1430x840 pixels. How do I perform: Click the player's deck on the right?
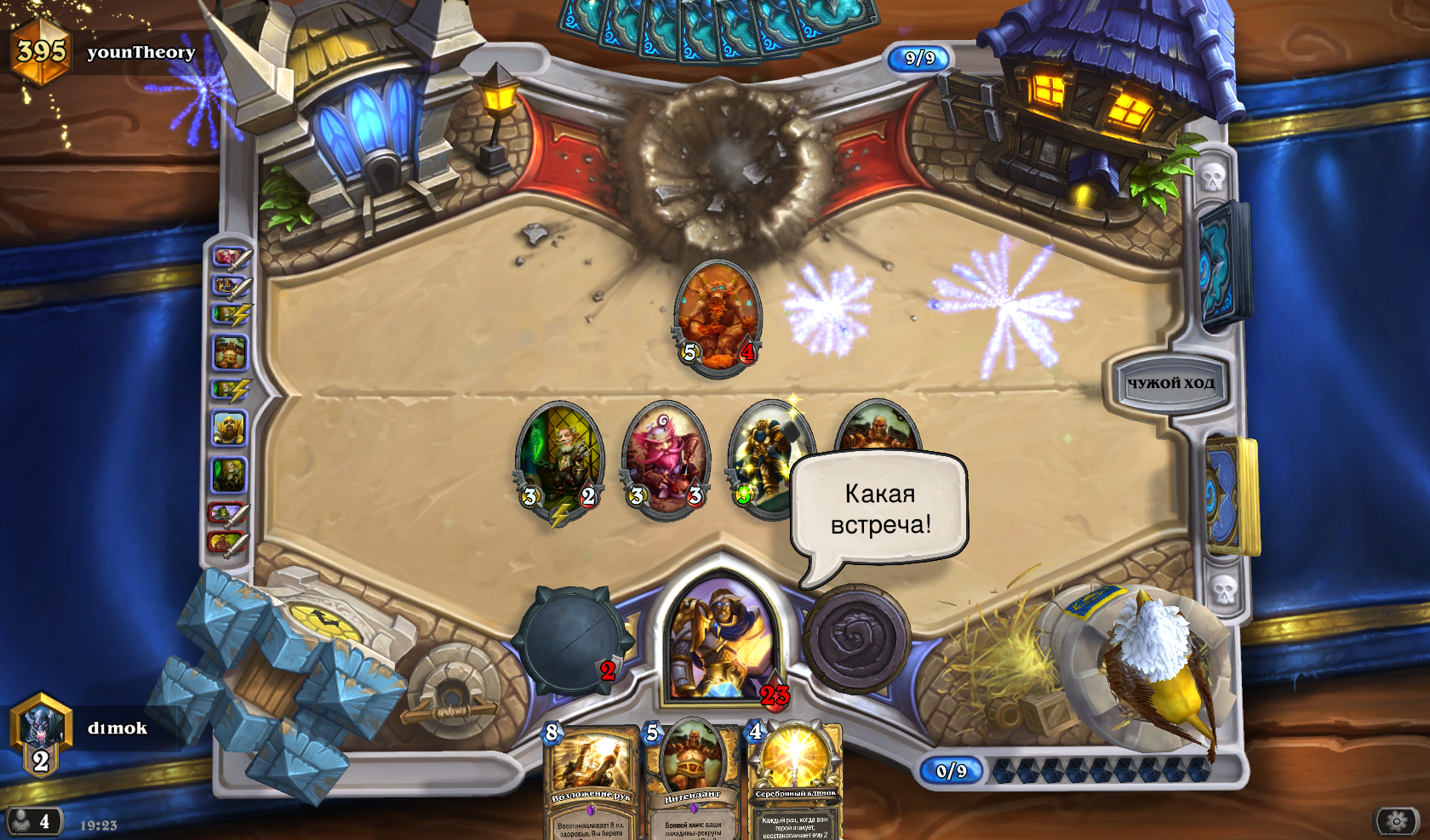point(1229,495)
